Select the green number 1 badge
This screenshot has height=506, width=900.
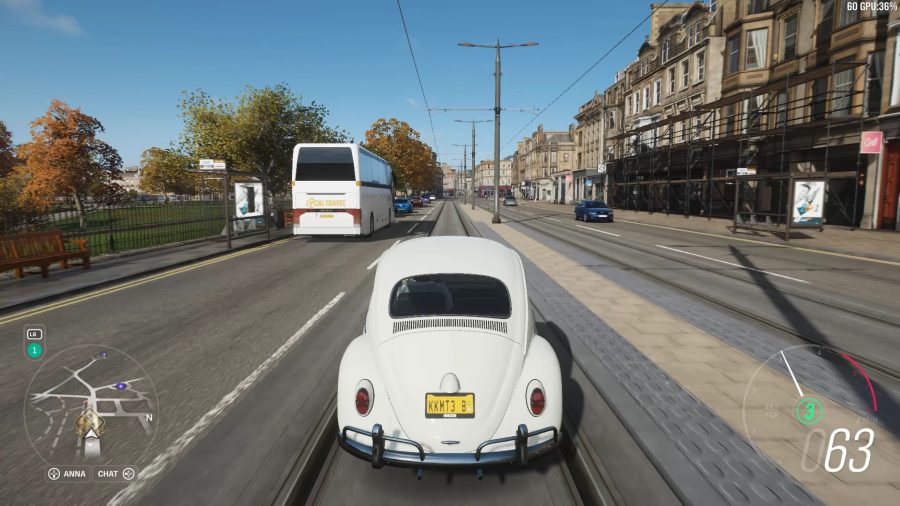click(34, 350)
